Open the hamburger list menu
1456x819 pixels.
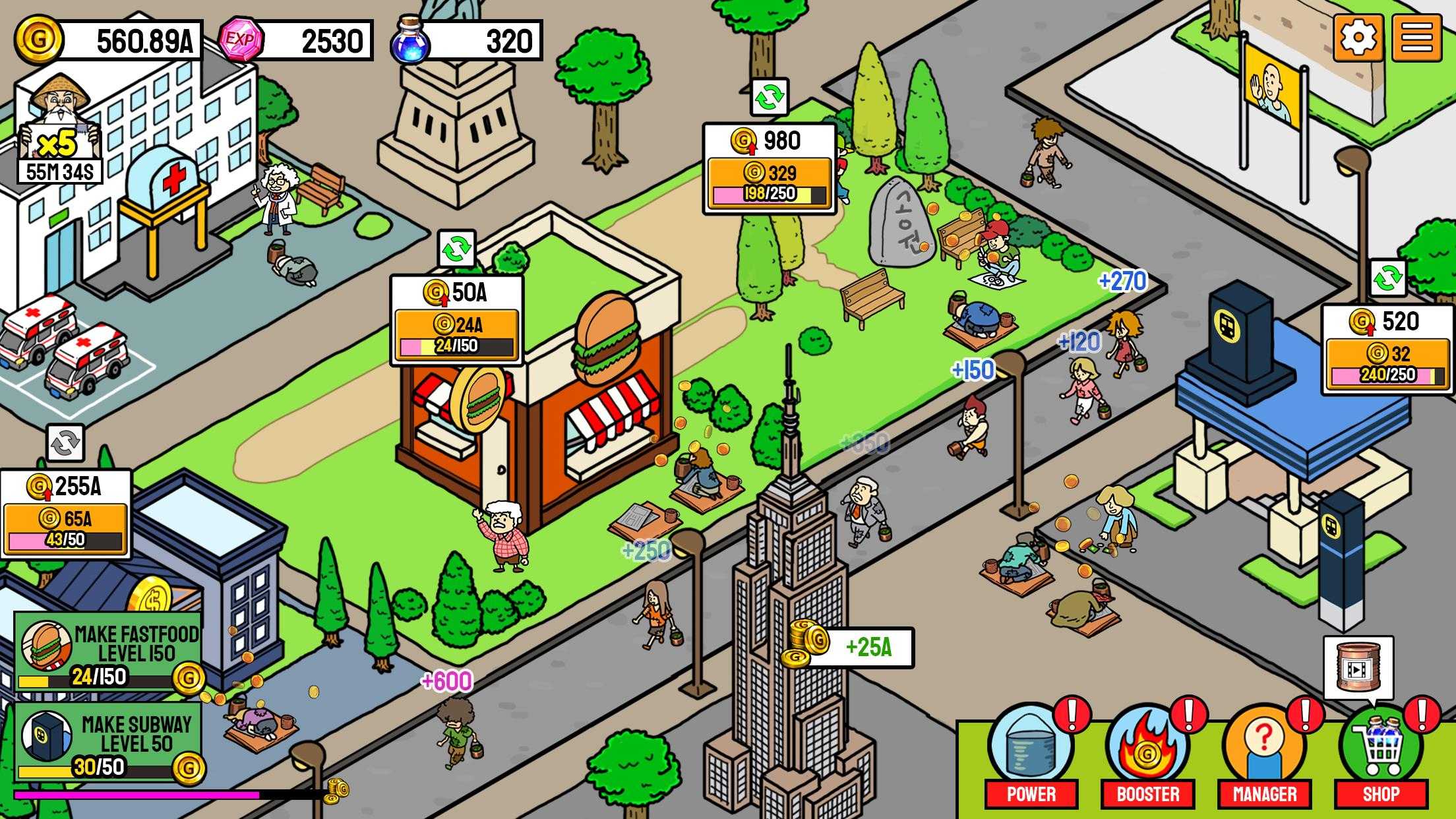pyautogui.click(x=1416, y=38)
